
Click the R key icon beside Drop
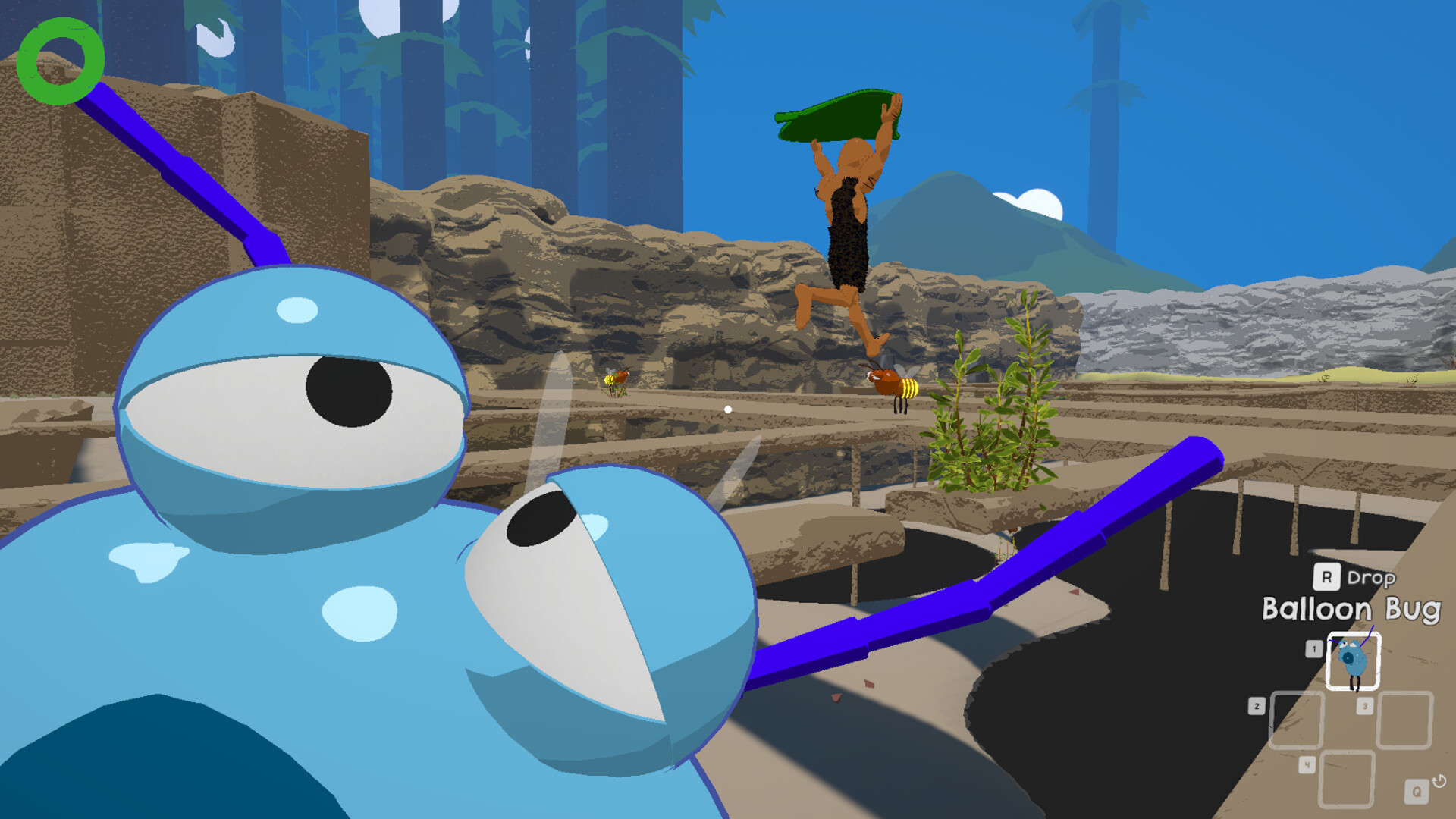[1327, 576]
